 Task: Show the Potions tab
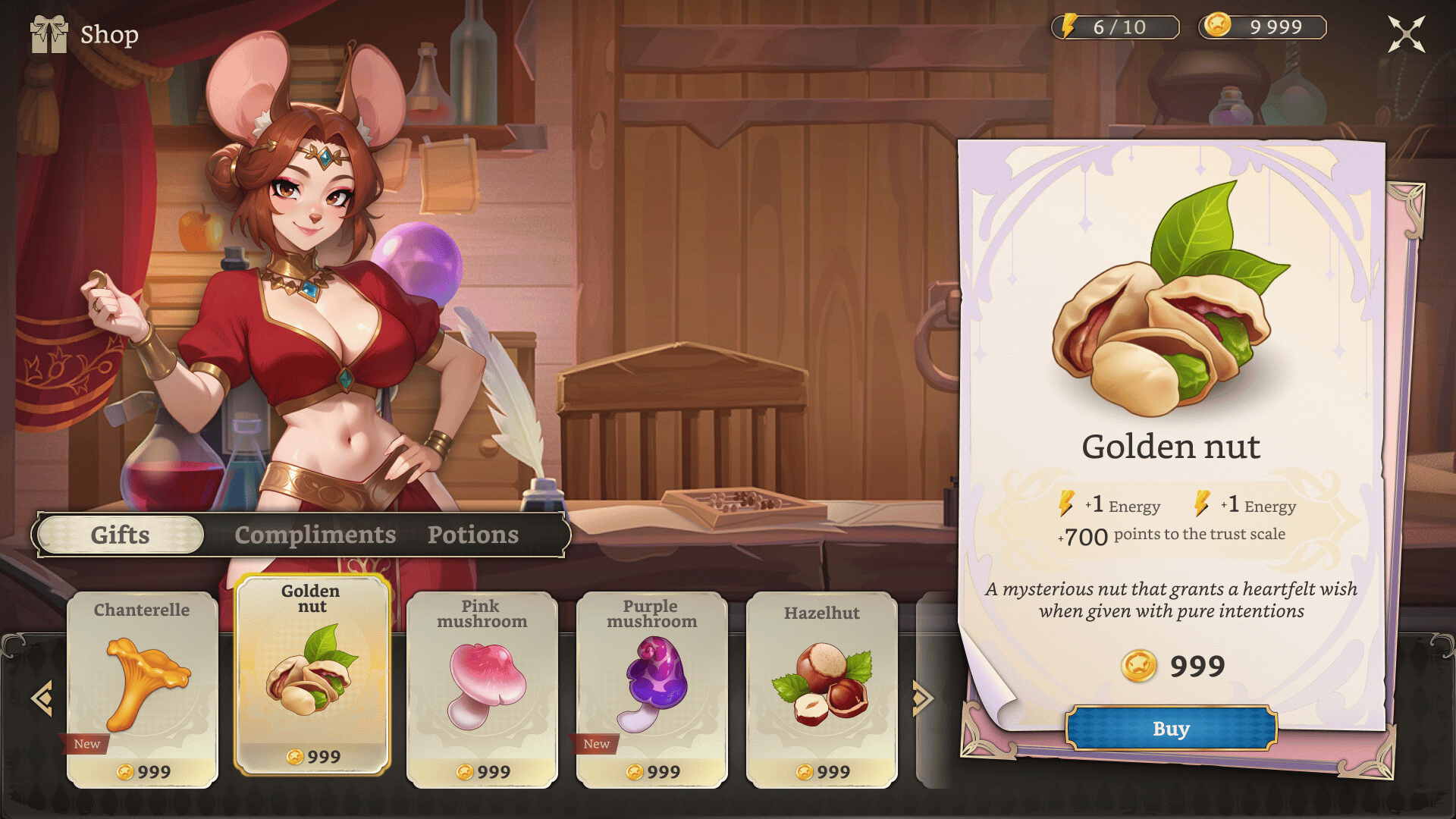[473, 535]
